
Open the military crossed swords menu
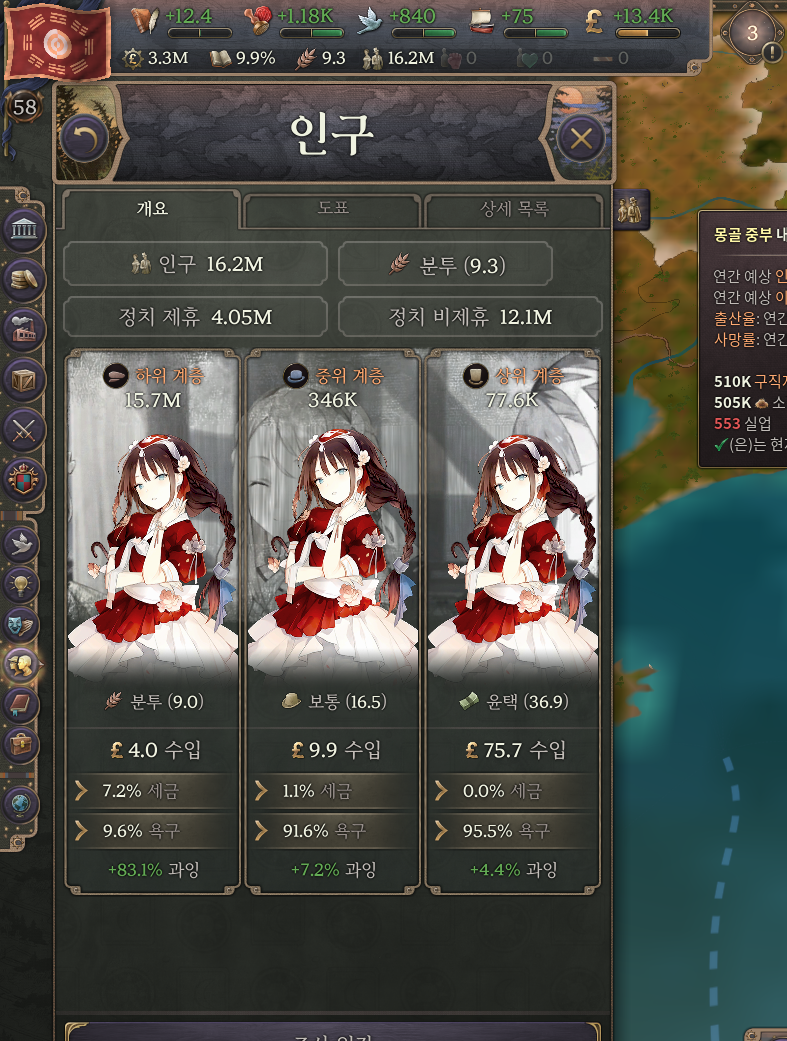[22, 429]
